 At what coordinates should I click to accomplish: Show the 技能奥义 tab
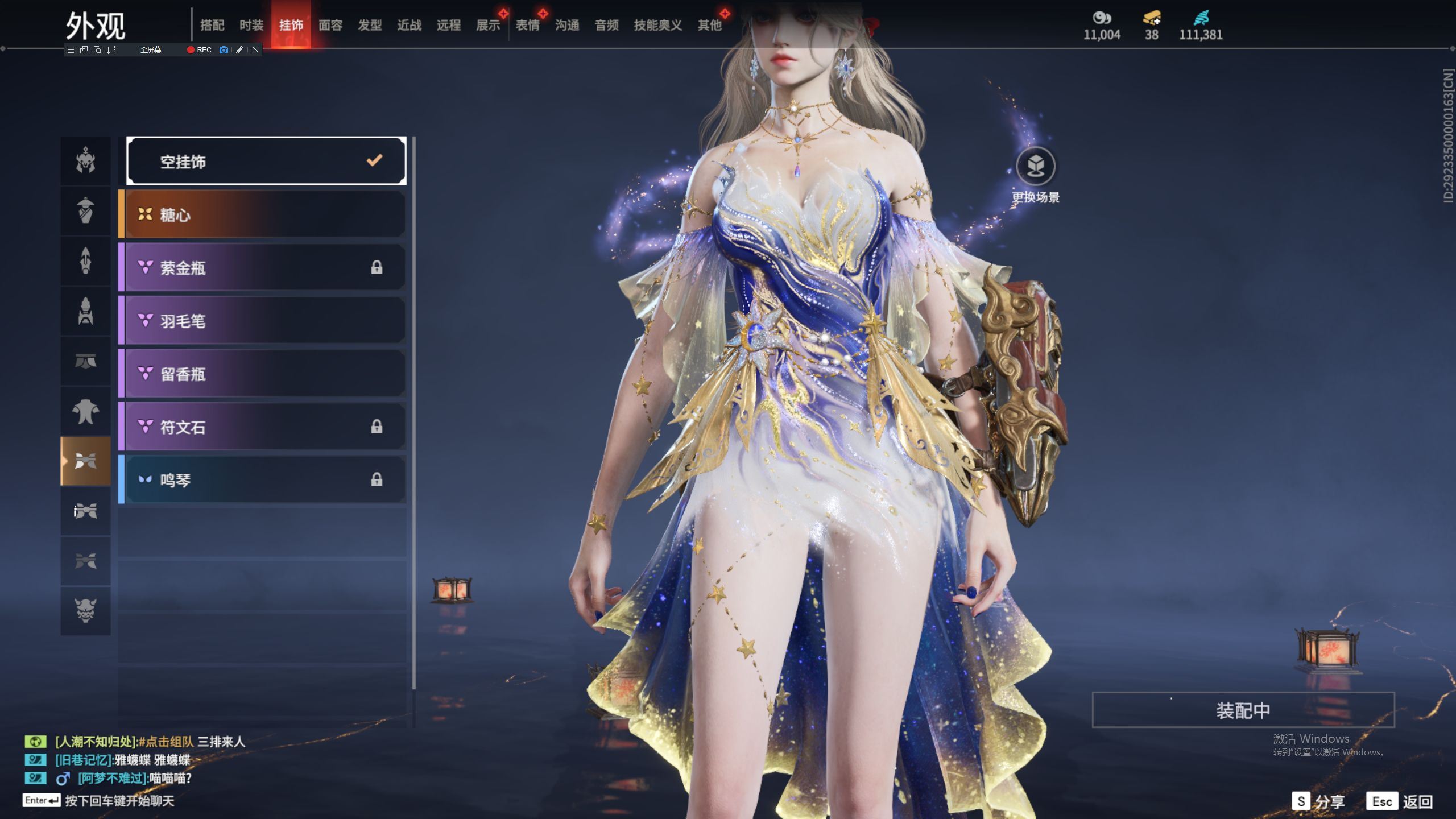tap(657, 25)
